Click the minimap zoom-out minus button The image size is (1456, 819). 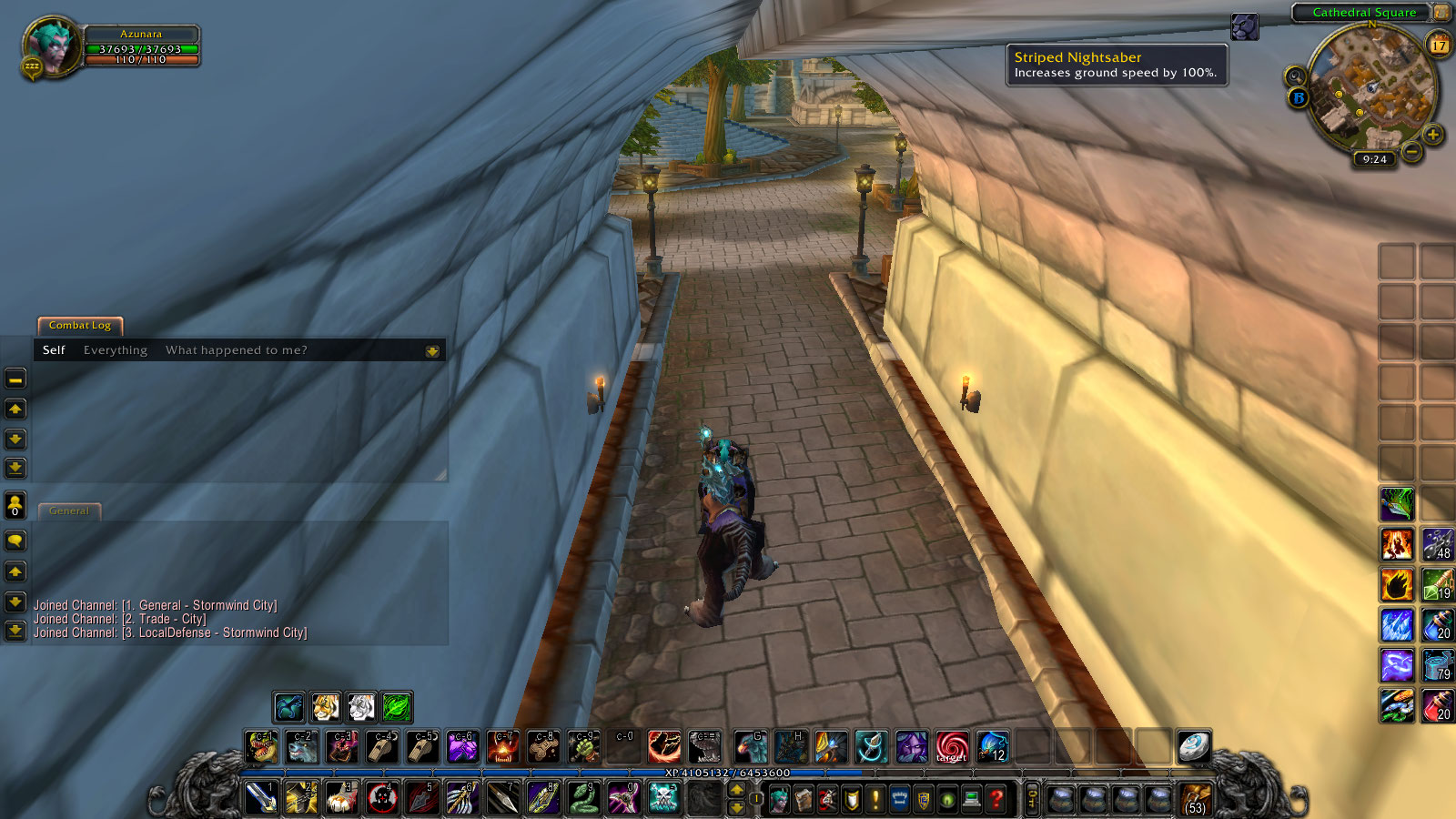pyautogui.click(x=1412, y=152)
